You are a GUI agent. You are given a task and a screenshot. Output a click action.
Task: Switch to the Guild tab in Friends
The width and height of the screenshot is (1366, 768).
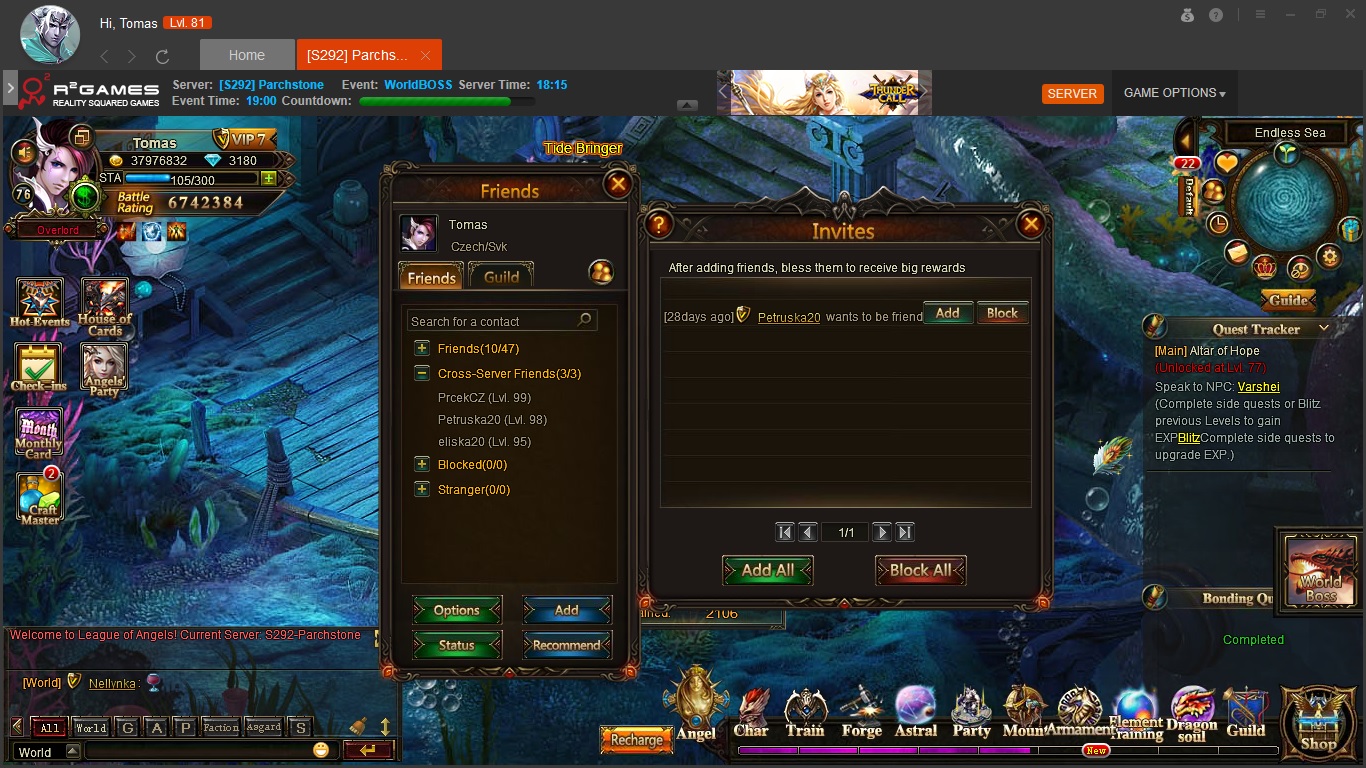tap(501, 277)
